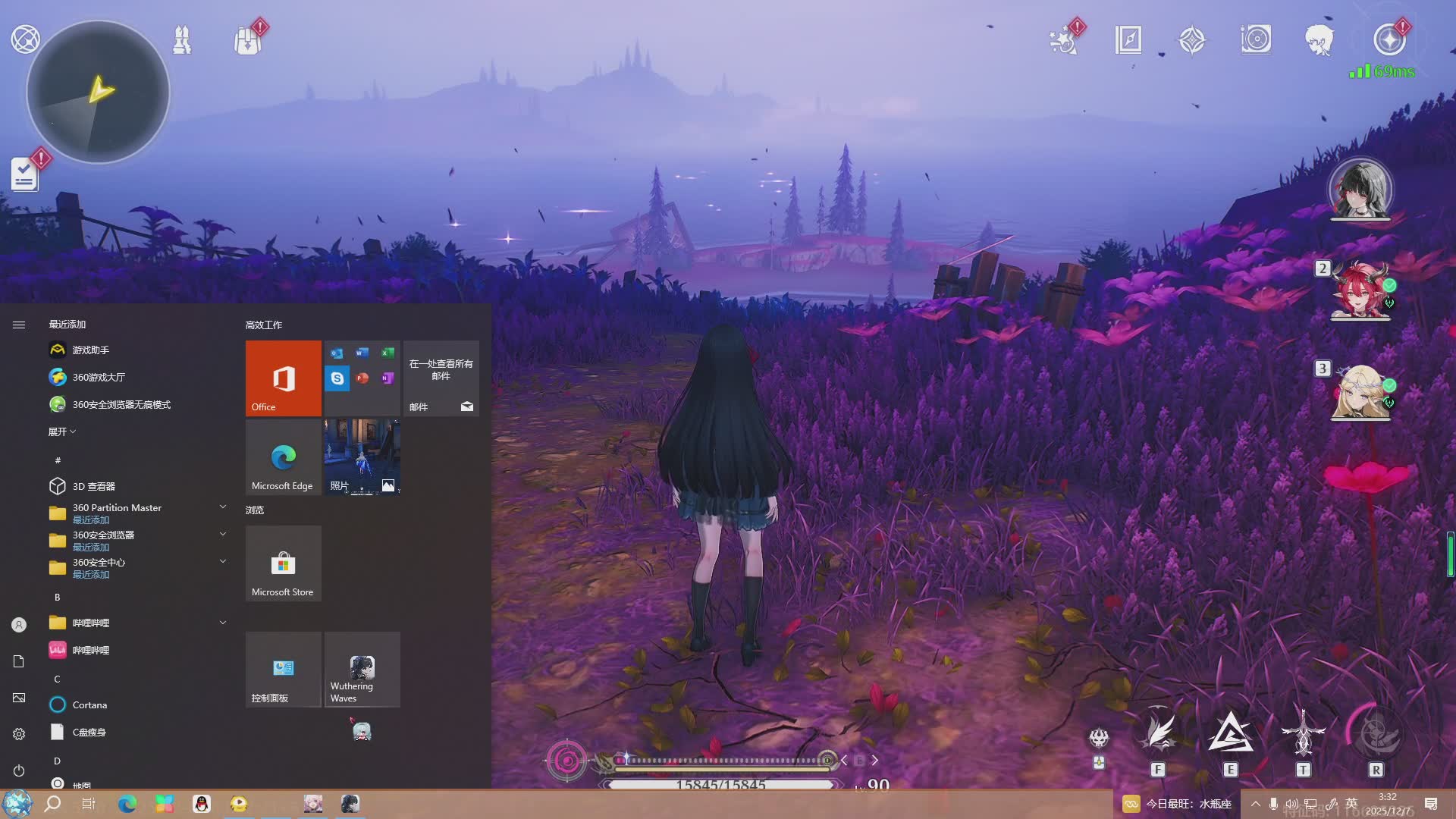The width and height of the screenshot is (1456, 819).
Task: Open Microsoft Store tile
Action: (x=283, y=563)
